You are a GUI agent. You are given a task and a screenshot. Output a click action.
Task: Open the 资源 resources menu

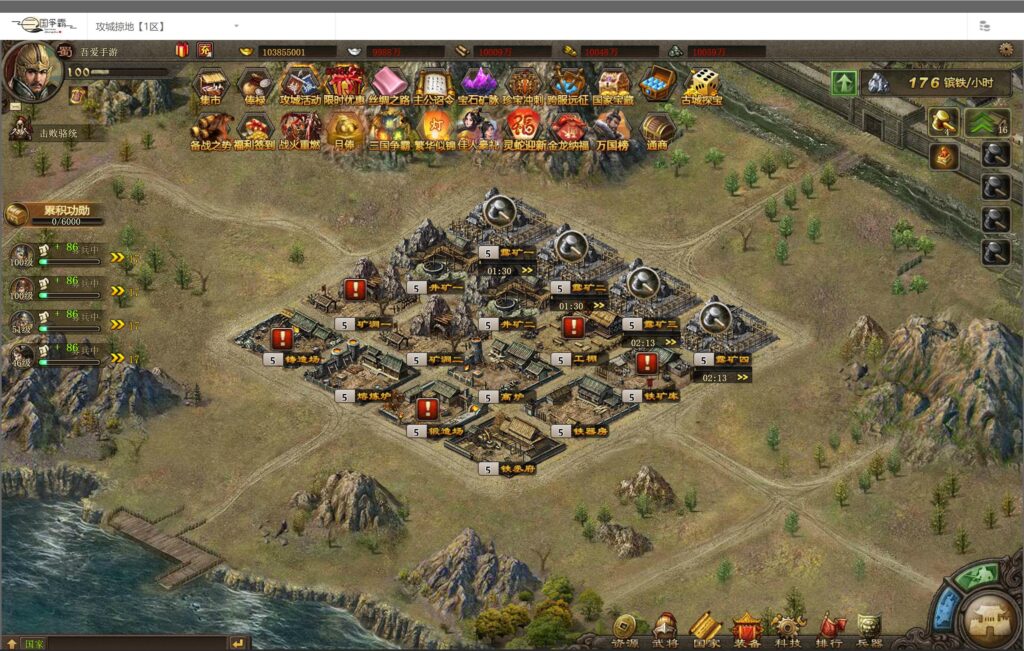click(x=626, y=629)
